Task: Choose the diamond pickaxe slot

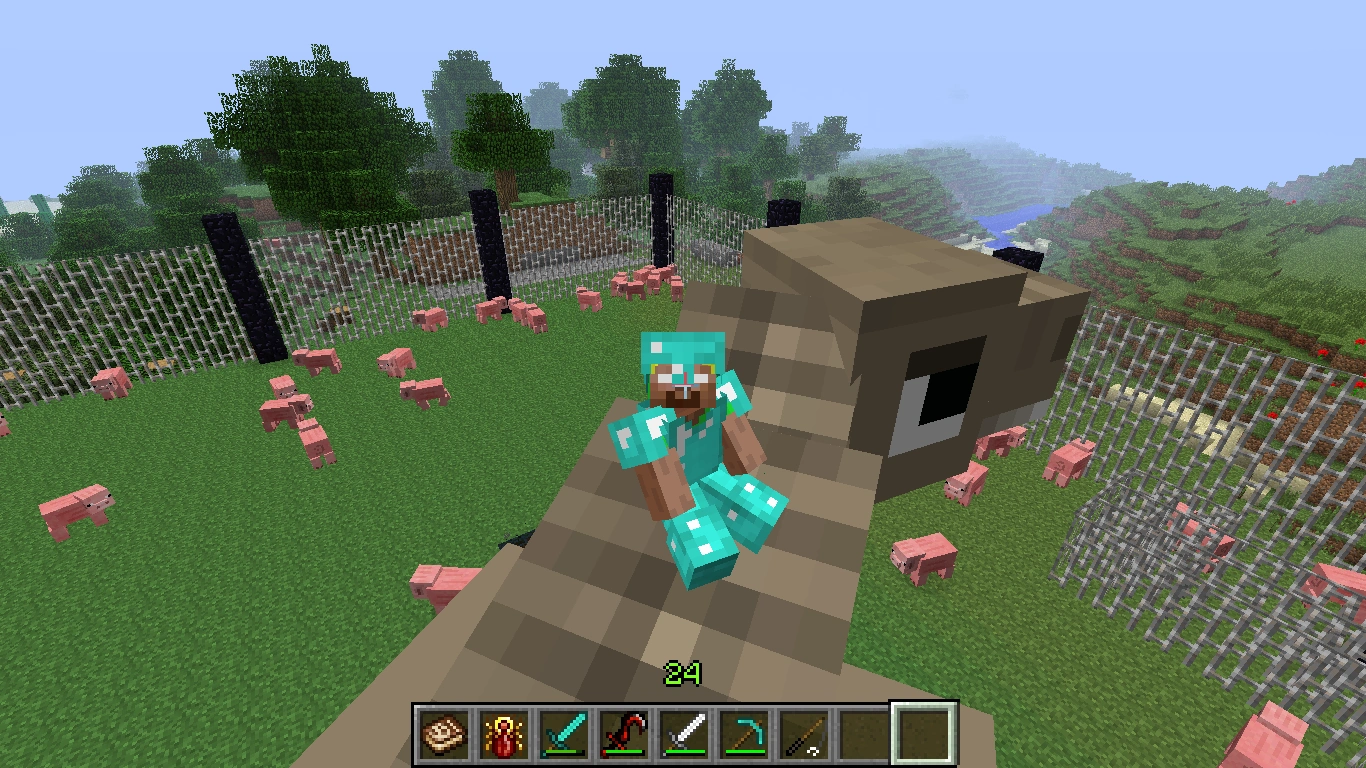Action: [744, 733]
